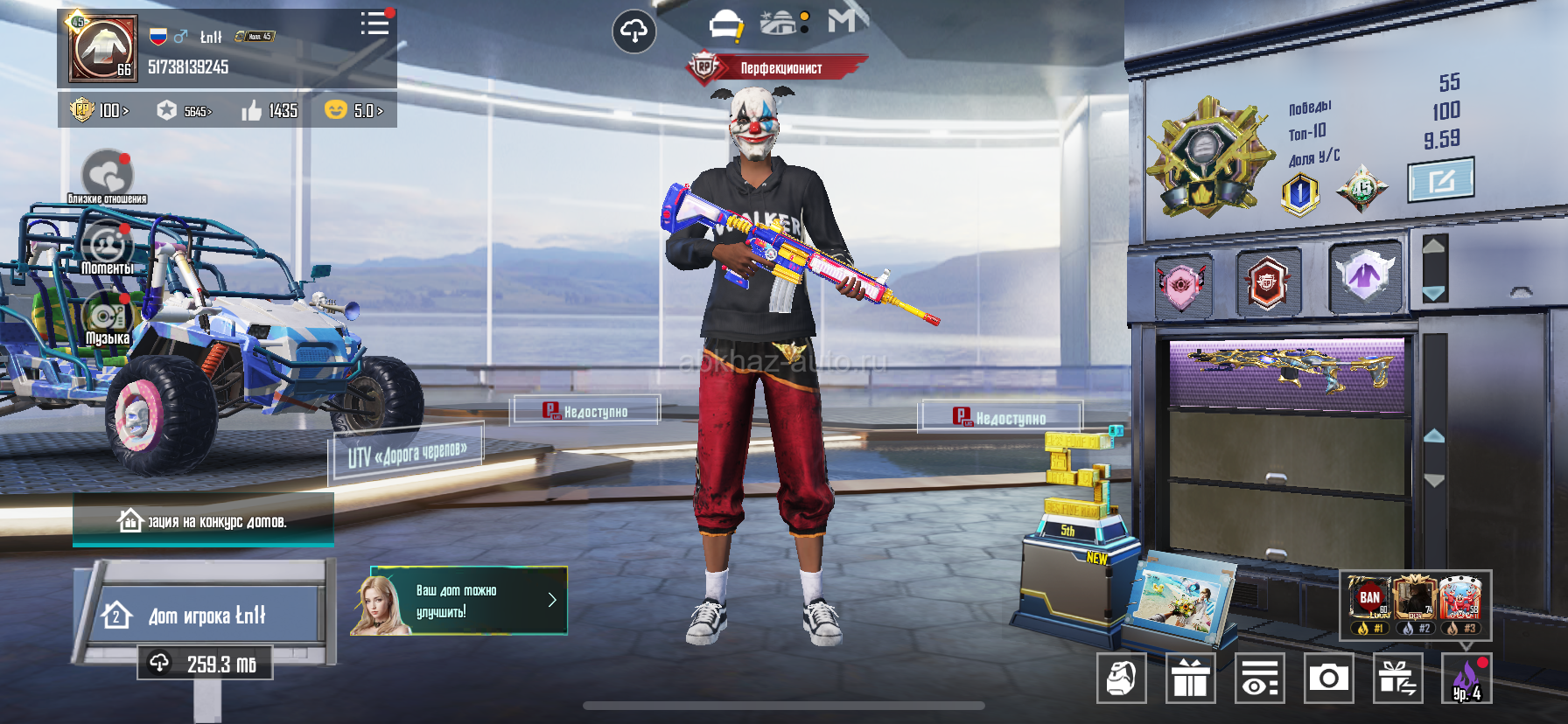The width and height of the screenshot is (1568, 724).
Task: Open the purple flame popularity level 4
Action: pos(1466,679)
